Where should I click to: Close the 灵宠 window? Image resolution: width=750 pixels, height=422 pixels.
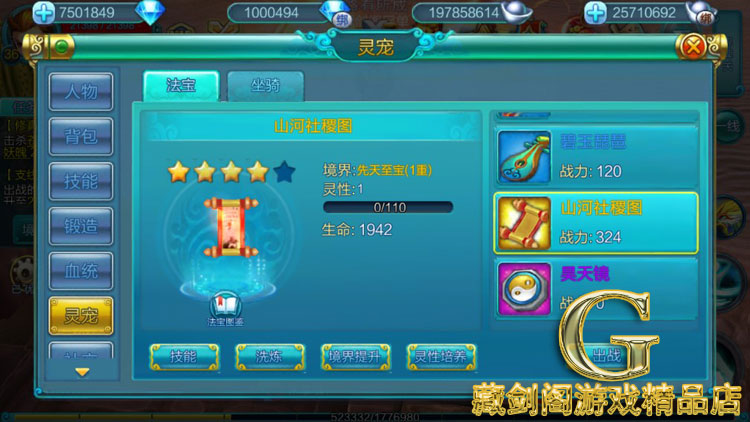[691, 45]
